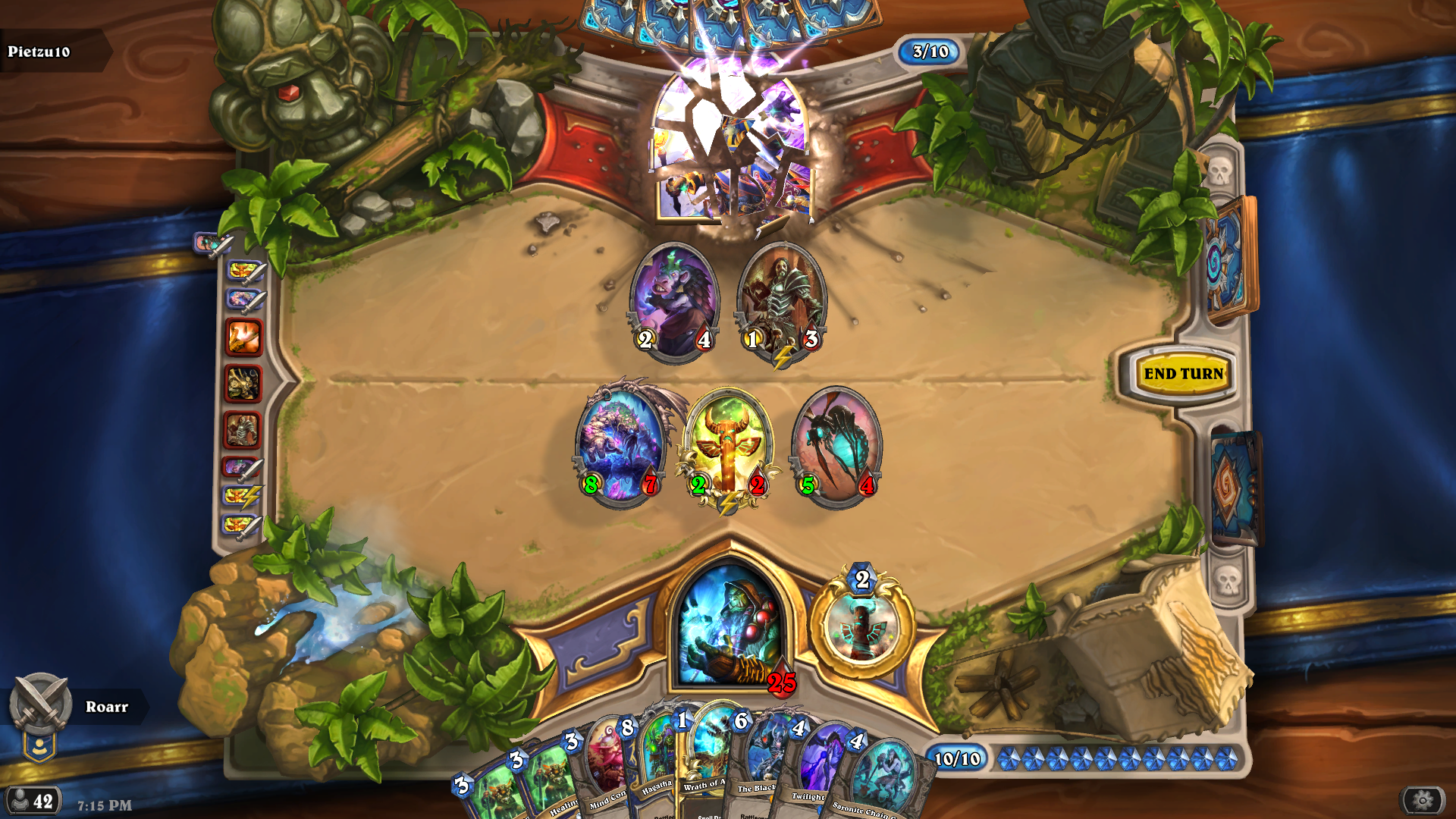Inspect the fiery spell history tile
Viewport: 1456px width, 819px height.
pyautogui.click(x=243, y=337)
